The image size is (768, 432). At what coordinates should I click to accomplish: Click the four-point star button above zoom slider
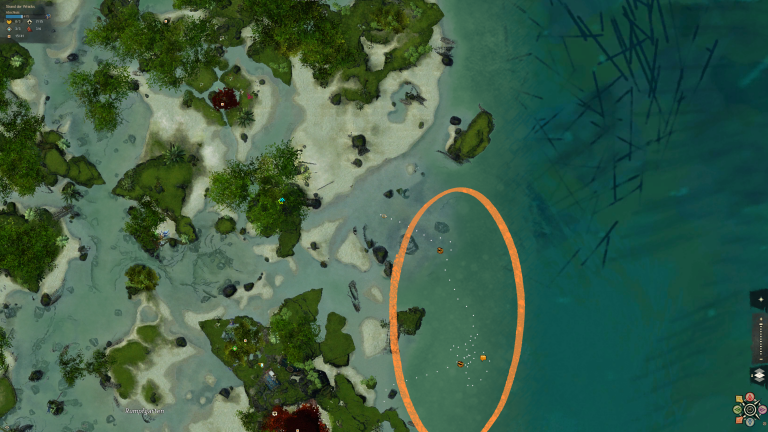(x=761, y=299)
